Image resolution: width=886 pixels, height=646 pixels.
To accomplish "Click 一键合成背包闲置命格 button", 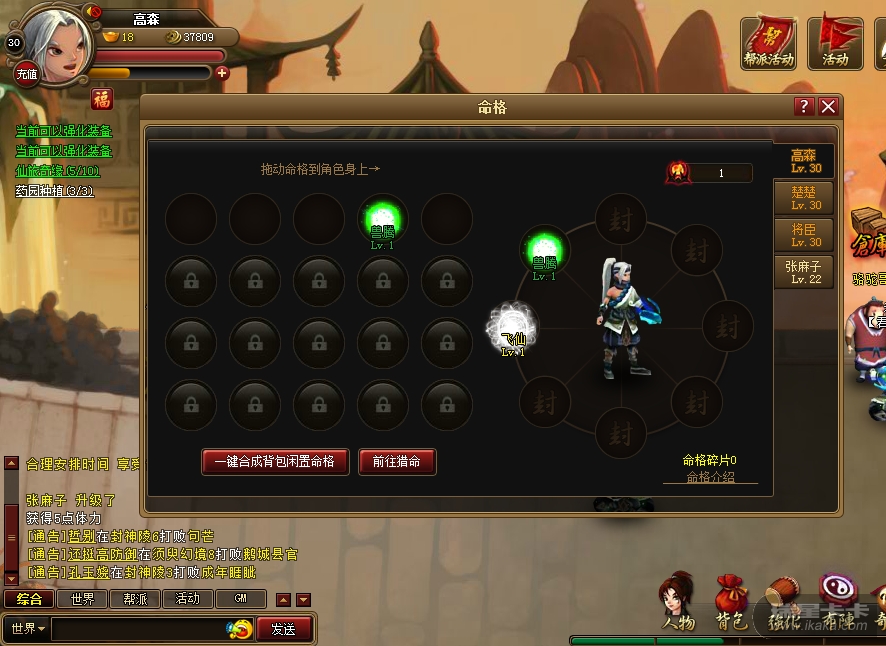I will point(275,461).
